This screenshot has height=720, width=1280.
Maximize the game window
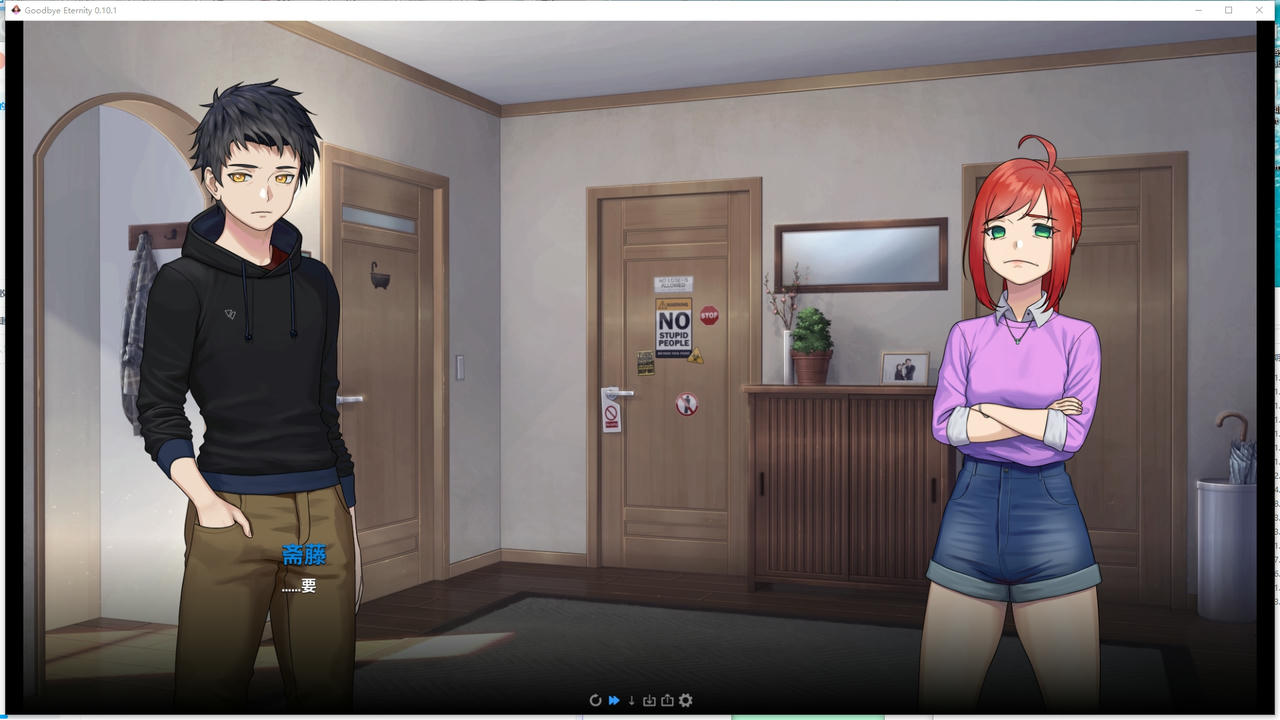[1229, 10]
